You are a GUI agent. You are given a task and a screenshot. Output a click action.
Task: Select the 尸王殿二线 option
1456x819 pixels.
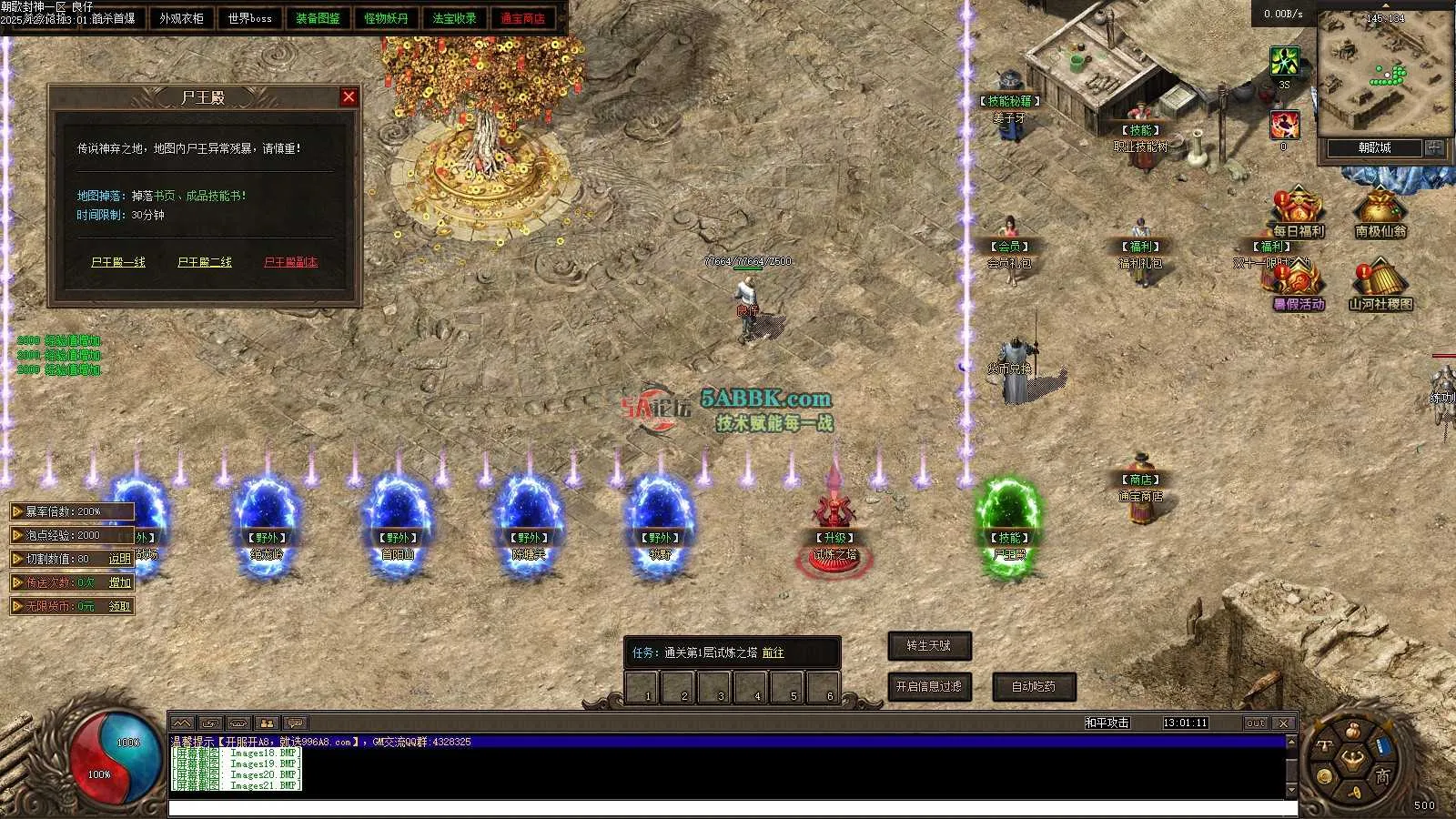205,262
